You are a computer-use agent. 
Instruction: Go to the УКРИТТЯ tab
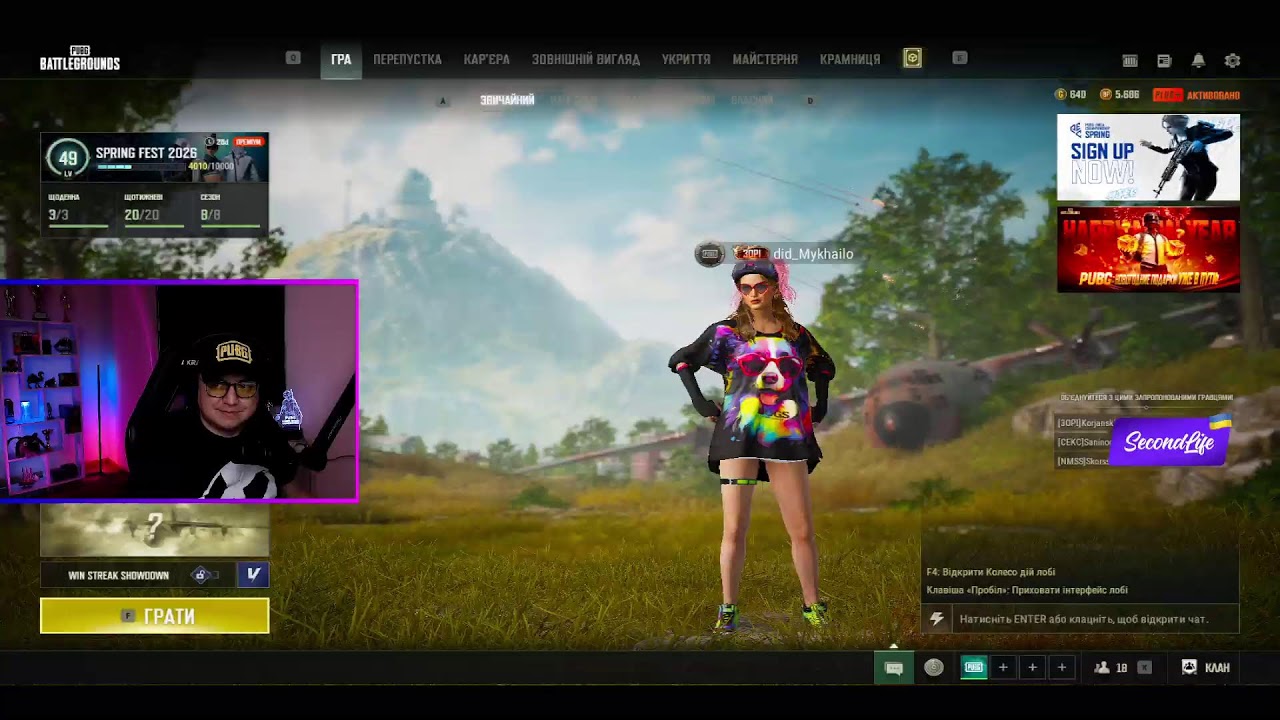pyautogui.click(x=686, y=60)
